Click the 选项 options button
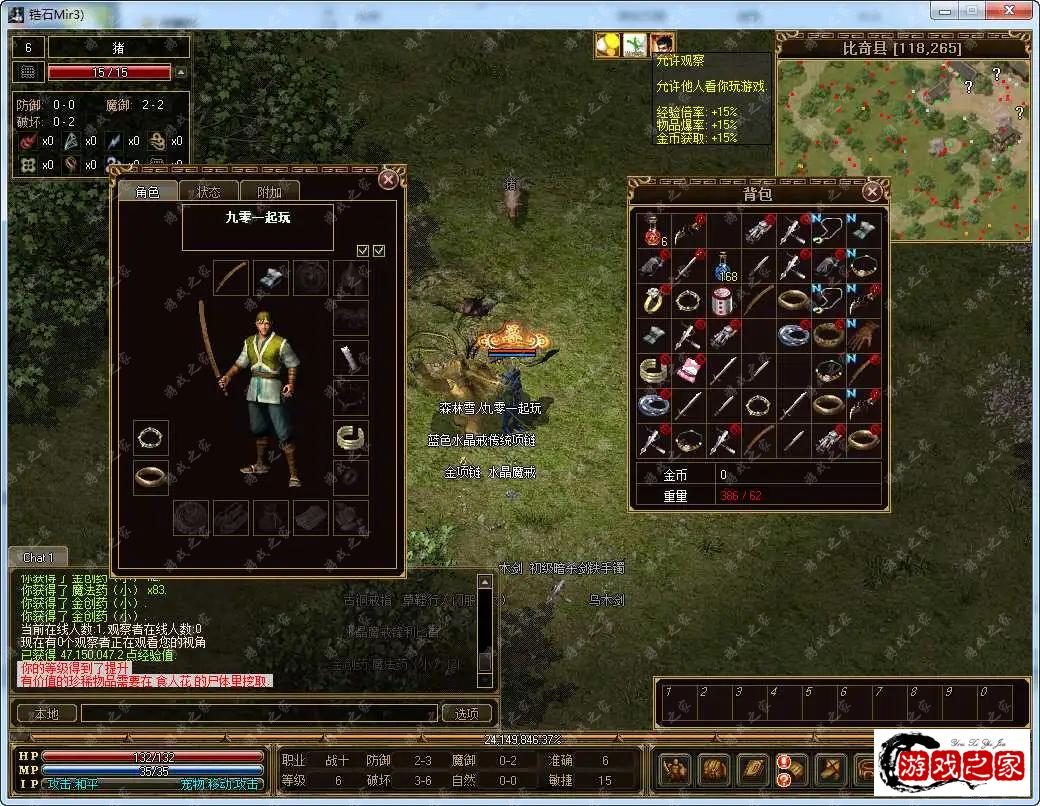Image resolution: width=1040 pixels, height=806 pixels. 467,713
